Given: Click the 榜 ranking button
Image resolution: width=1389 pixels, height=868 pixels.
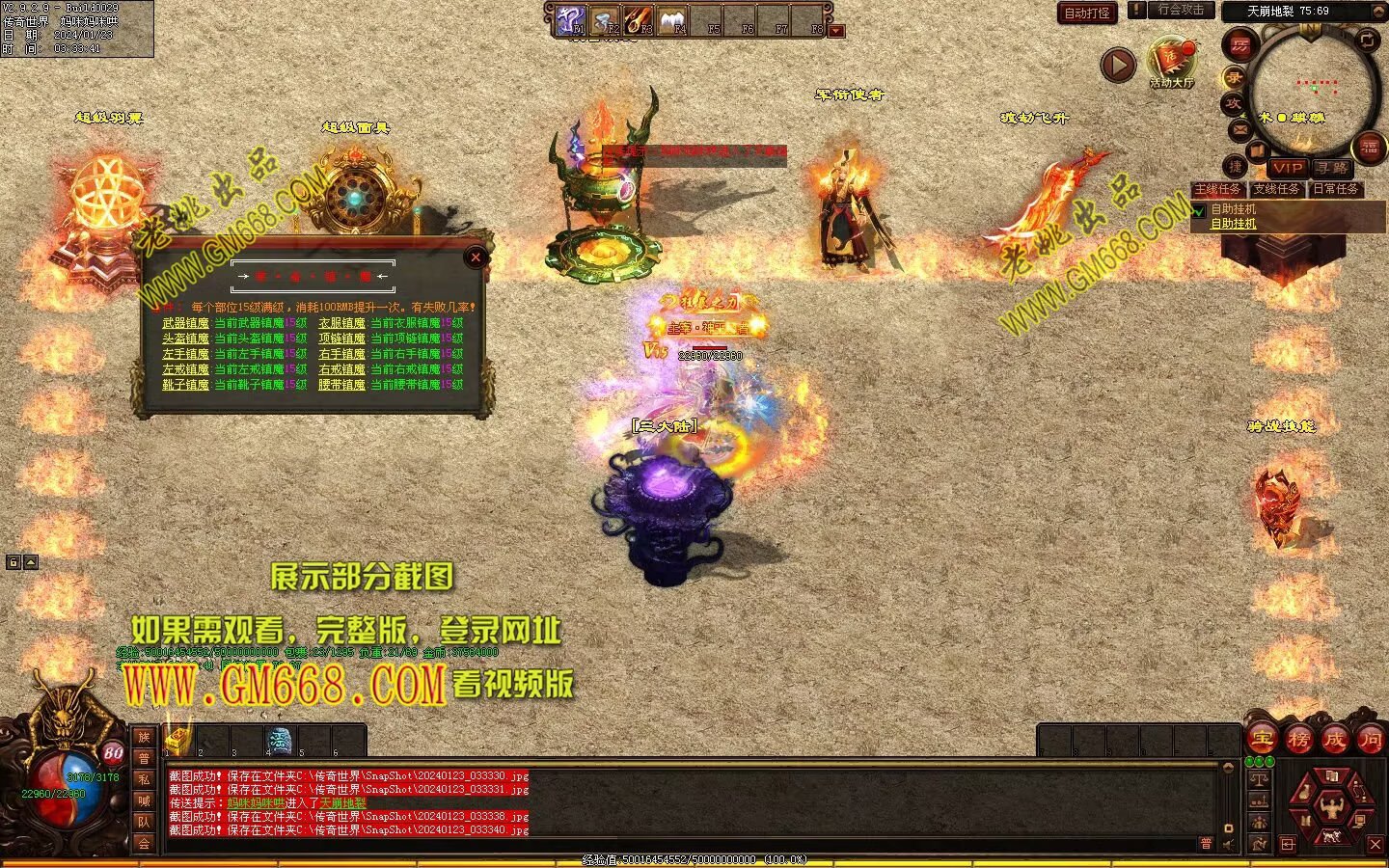Looking at the screenshot, I should click(x=1298, y=740).
